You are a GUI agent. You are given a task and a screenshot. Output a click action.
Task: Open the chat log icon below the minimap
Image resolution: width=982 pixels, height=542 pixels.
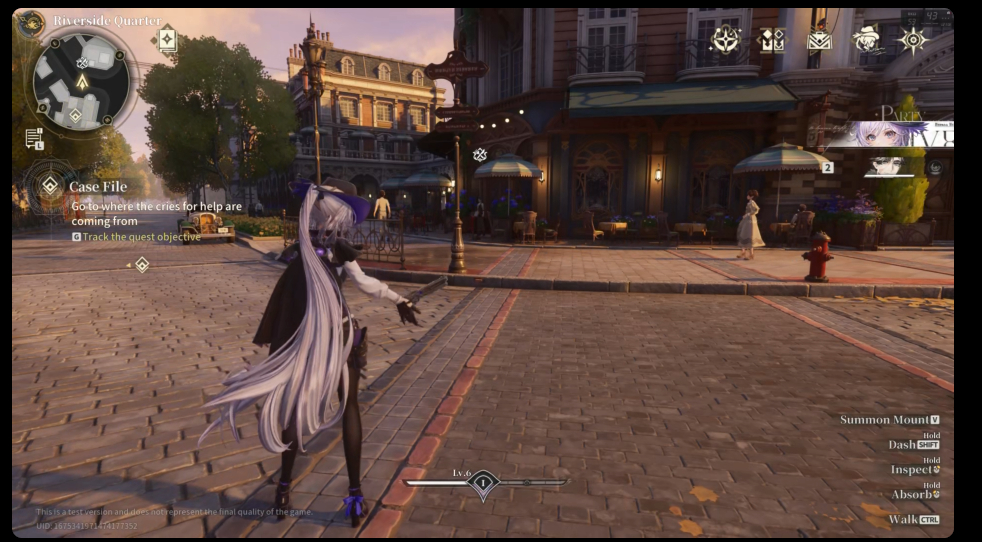click(34, 138)
